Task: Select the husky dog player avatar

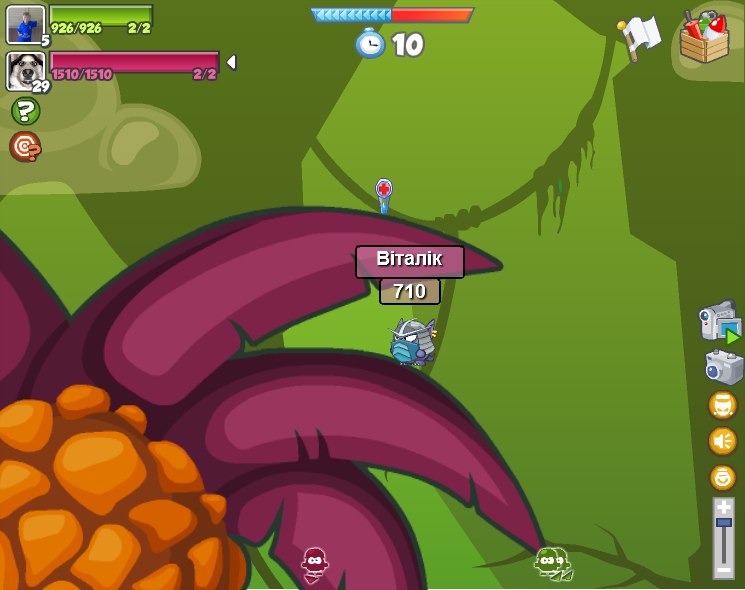Action: click(25, 71)
